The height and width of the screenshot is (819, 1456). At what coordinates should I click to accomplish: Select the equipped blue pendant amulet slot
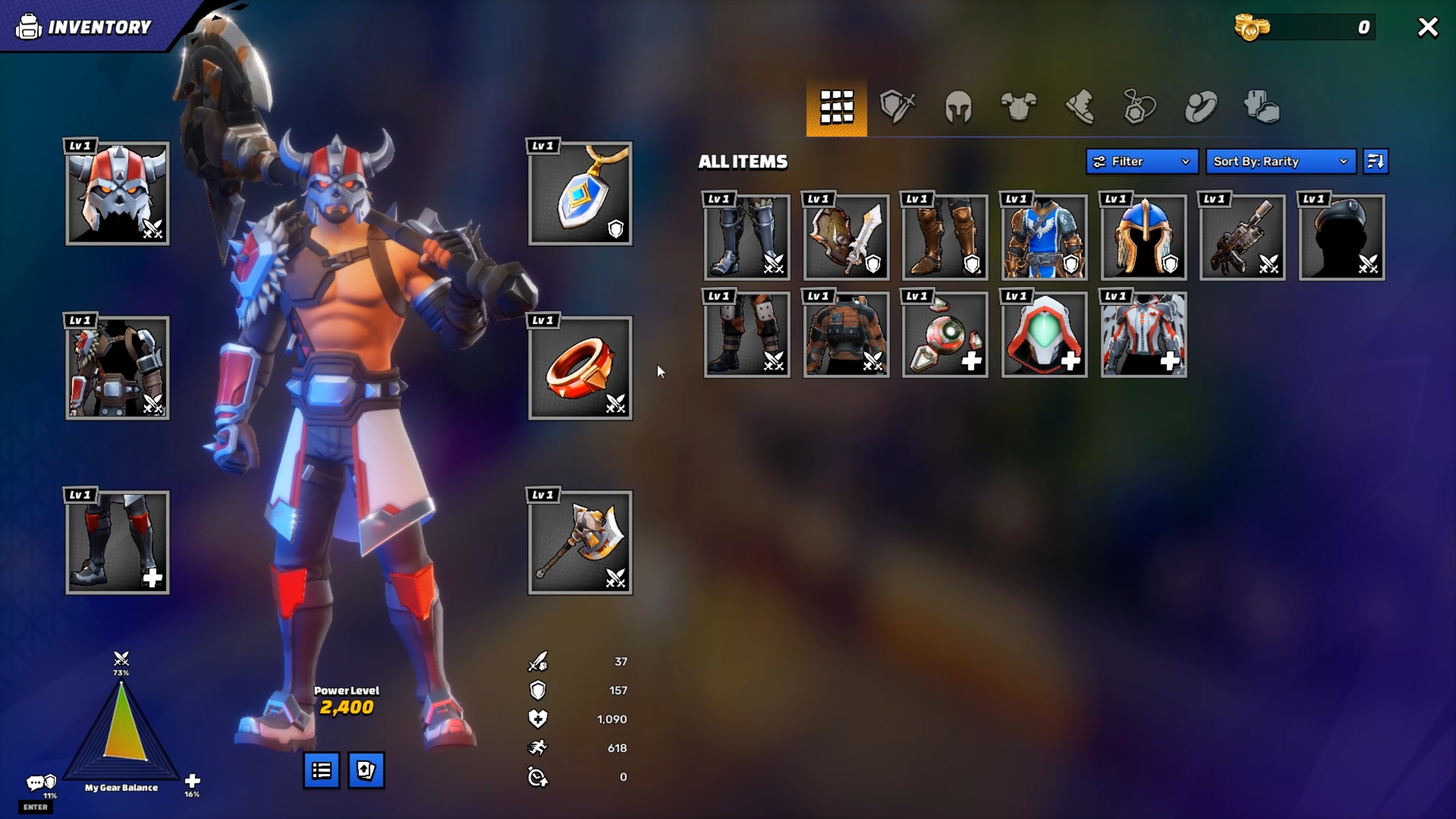(580, 194)
